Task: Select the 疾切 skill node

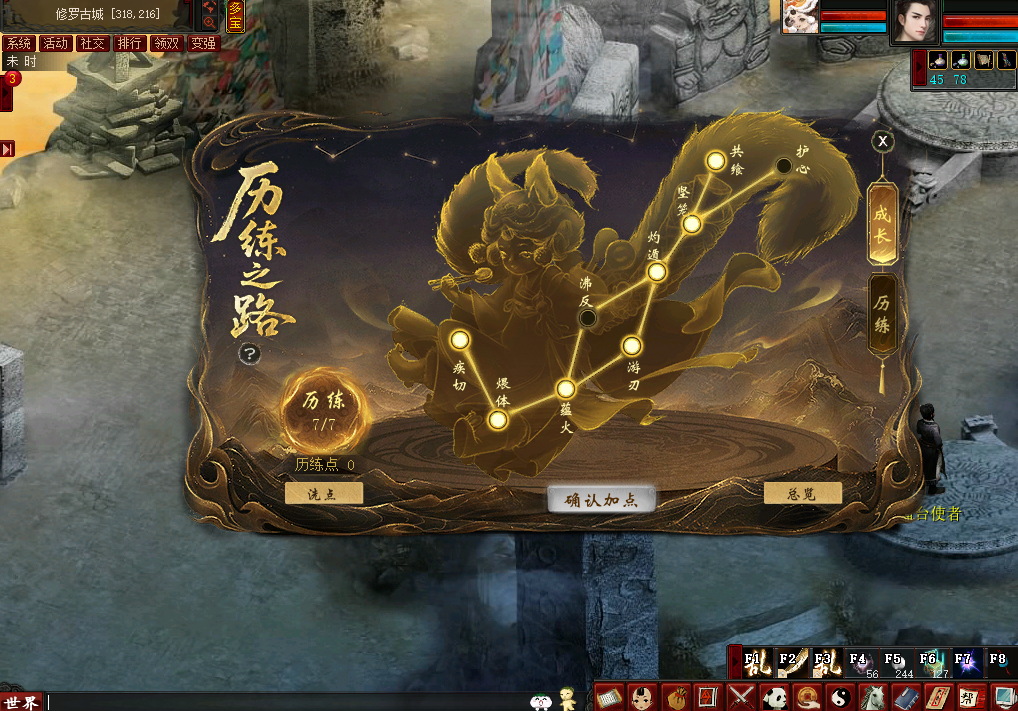Action: pyautogui.click(x=460, y=340)
